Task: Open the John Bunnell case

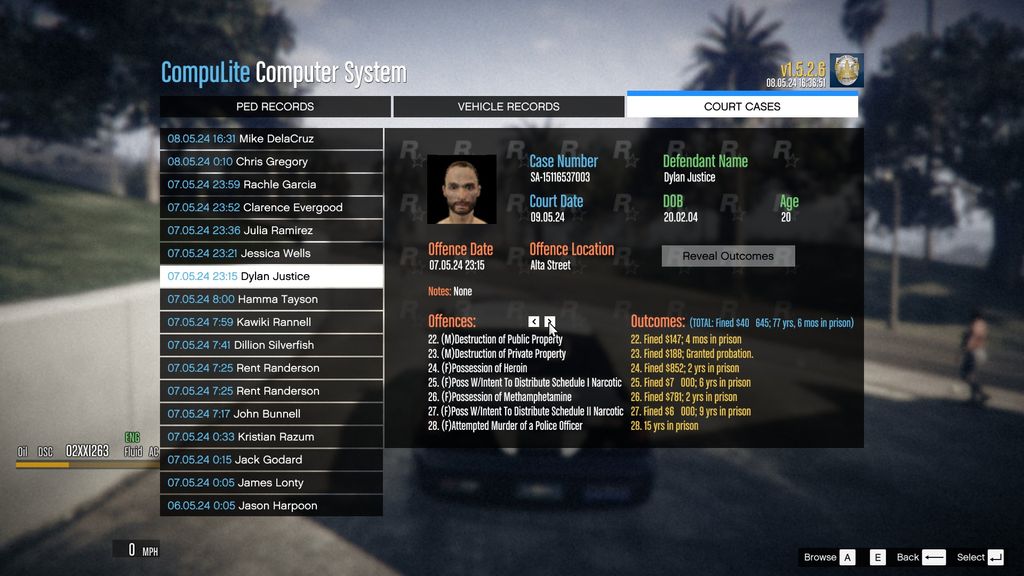Action: (x=271, y=414)
